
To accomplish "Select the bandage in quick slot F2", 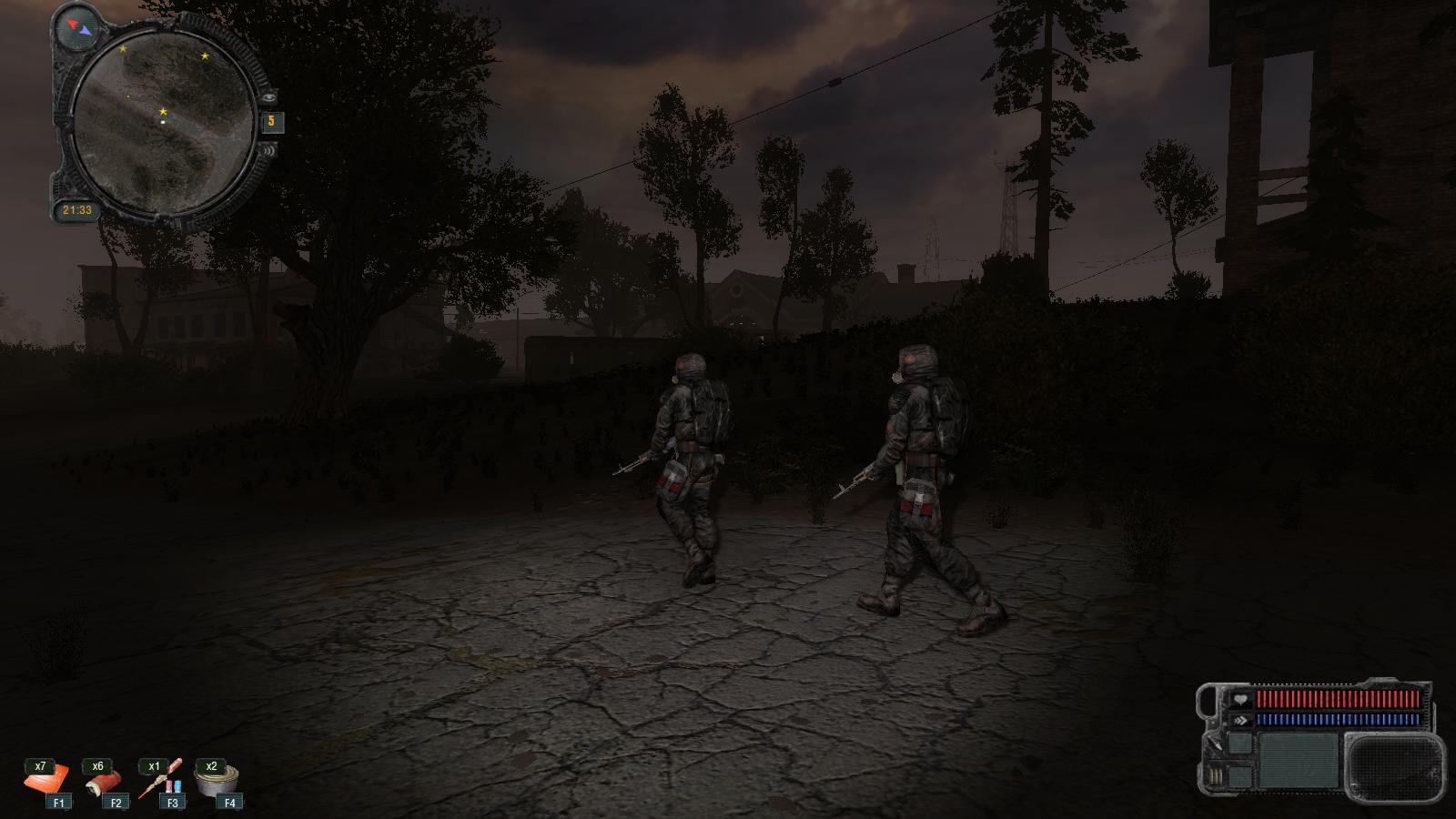I will (x=103, y=783).
